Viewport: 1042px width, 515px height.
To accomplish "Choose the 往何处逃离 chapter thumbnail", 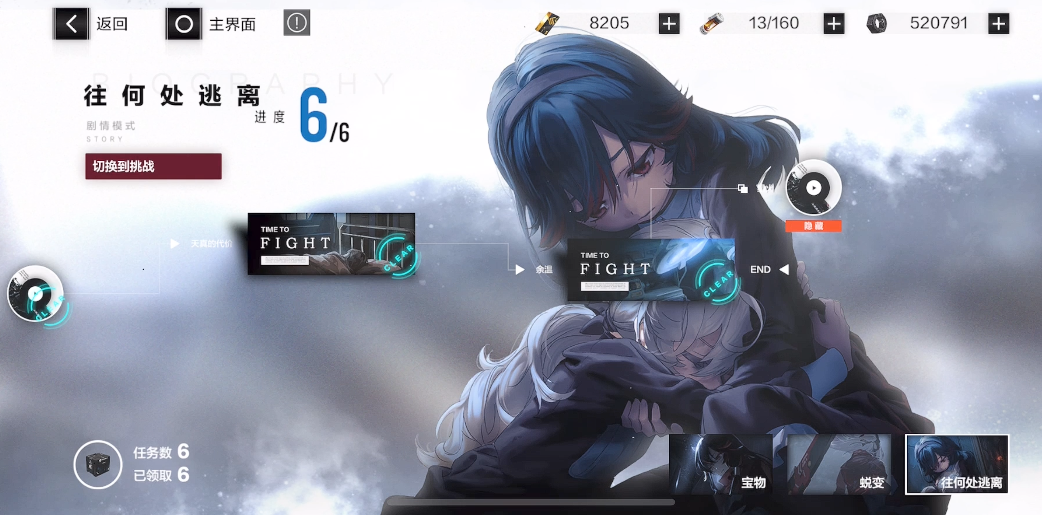I will (x=956, y=464).
